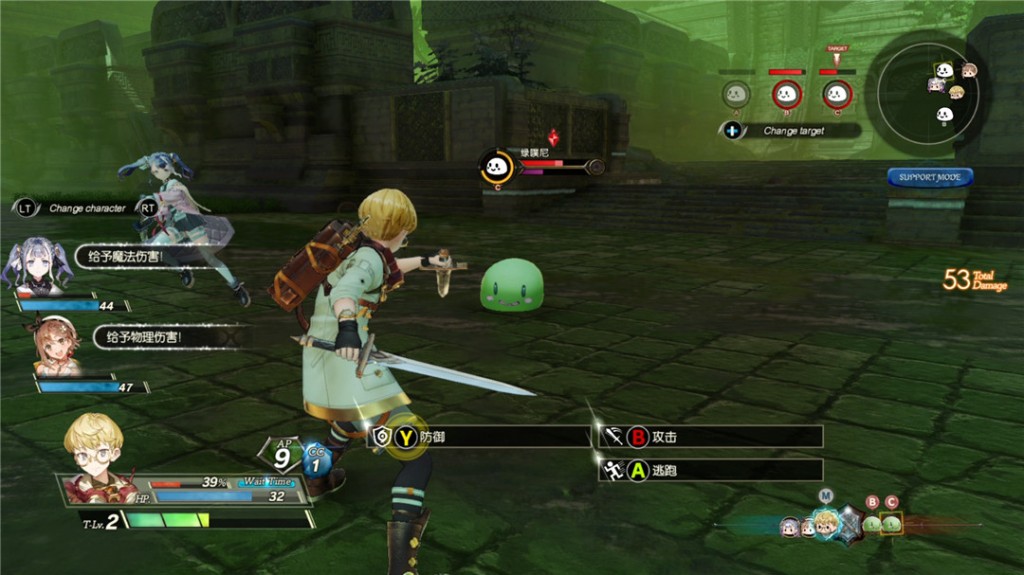The image size is (1024, 575).
Task: Select the enemy icon marked TARGET
Action: tap(836, 94)
